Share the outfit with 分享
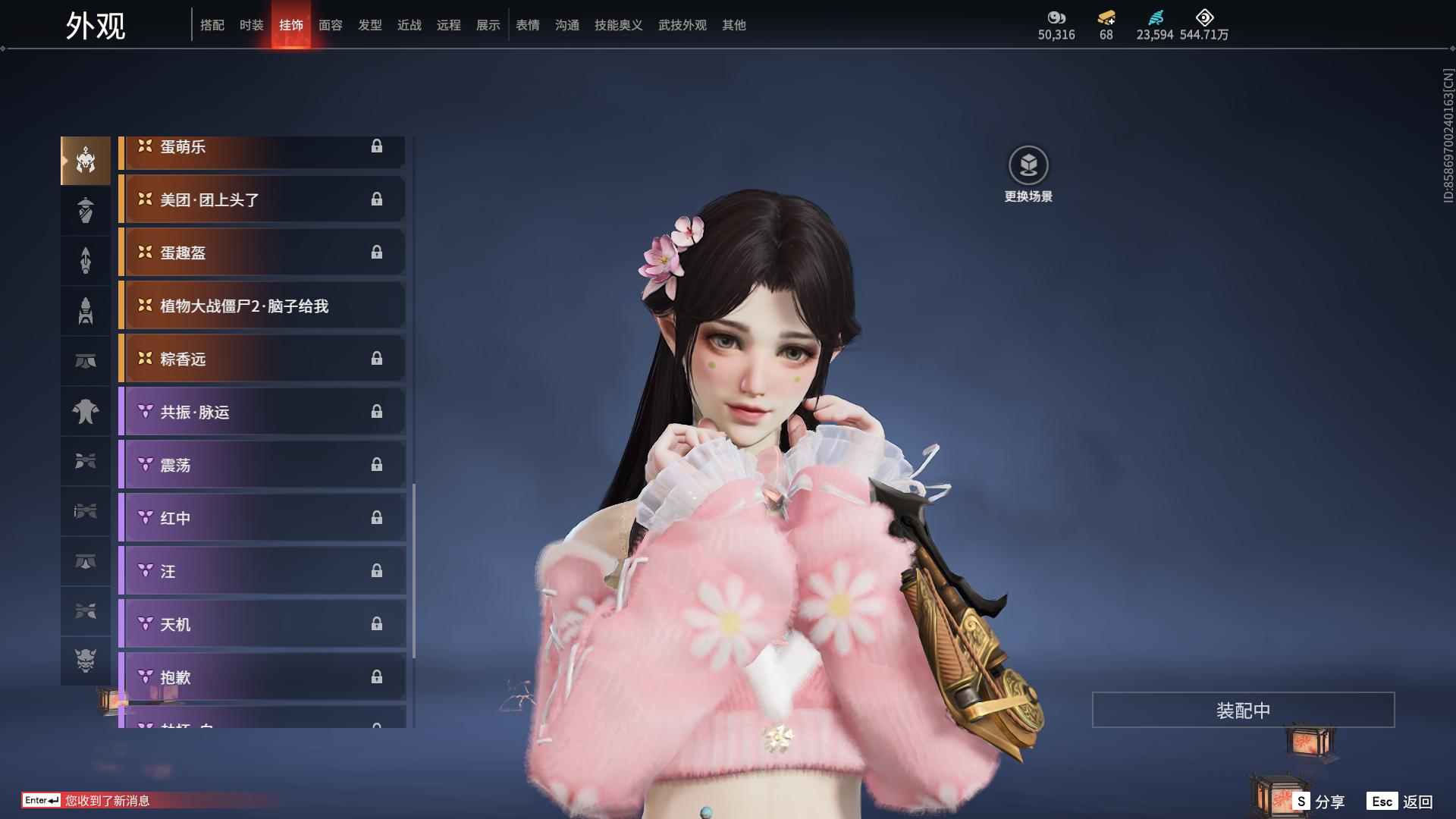The width and height of the screenshot is (1456, 819). [1319, 802]
